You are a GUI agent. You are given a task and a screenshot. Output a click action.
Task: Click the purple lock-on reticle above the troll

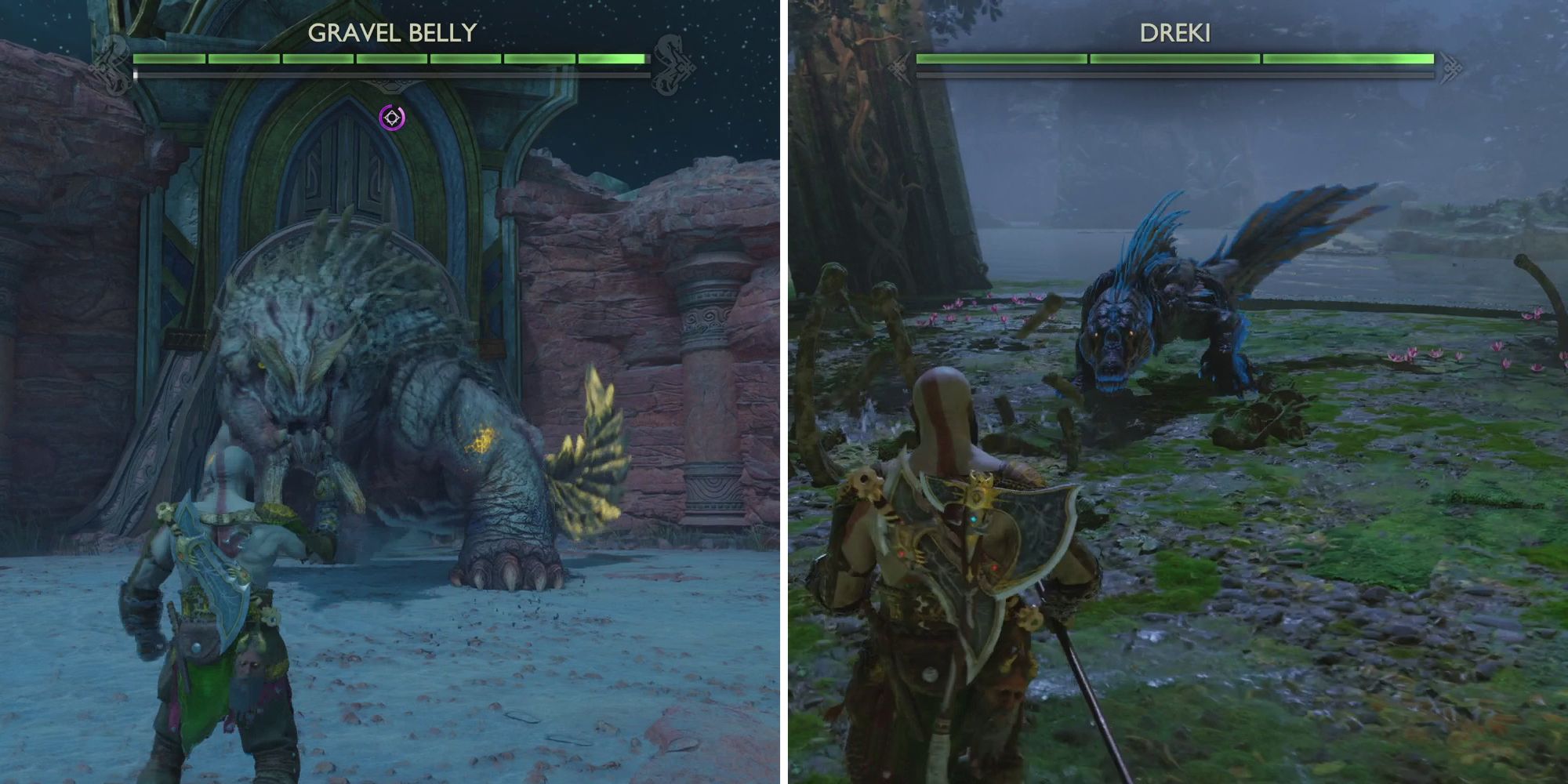(x=392, y=116)
